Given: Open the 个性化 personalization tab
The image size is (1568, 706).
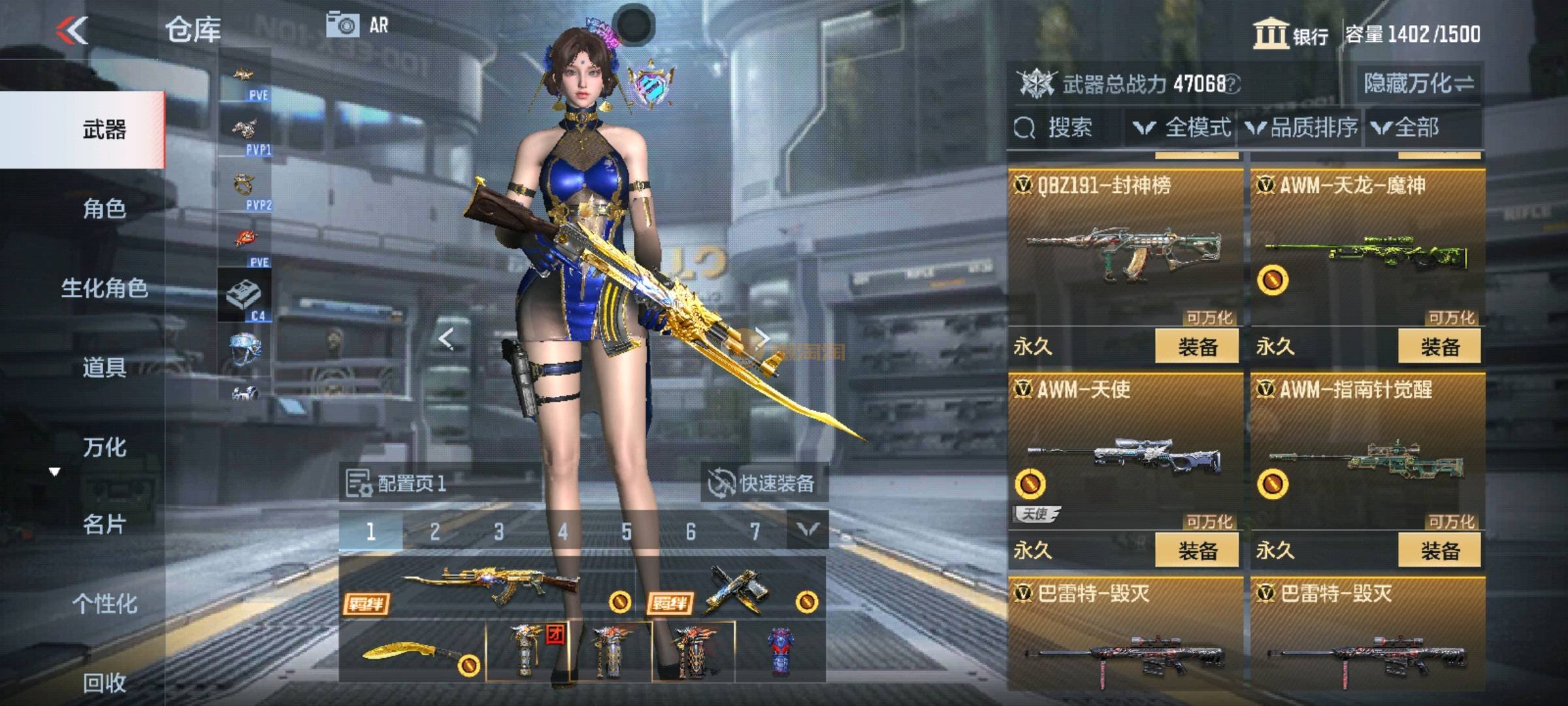Looking at the screenshot, I should pos(104,603).
